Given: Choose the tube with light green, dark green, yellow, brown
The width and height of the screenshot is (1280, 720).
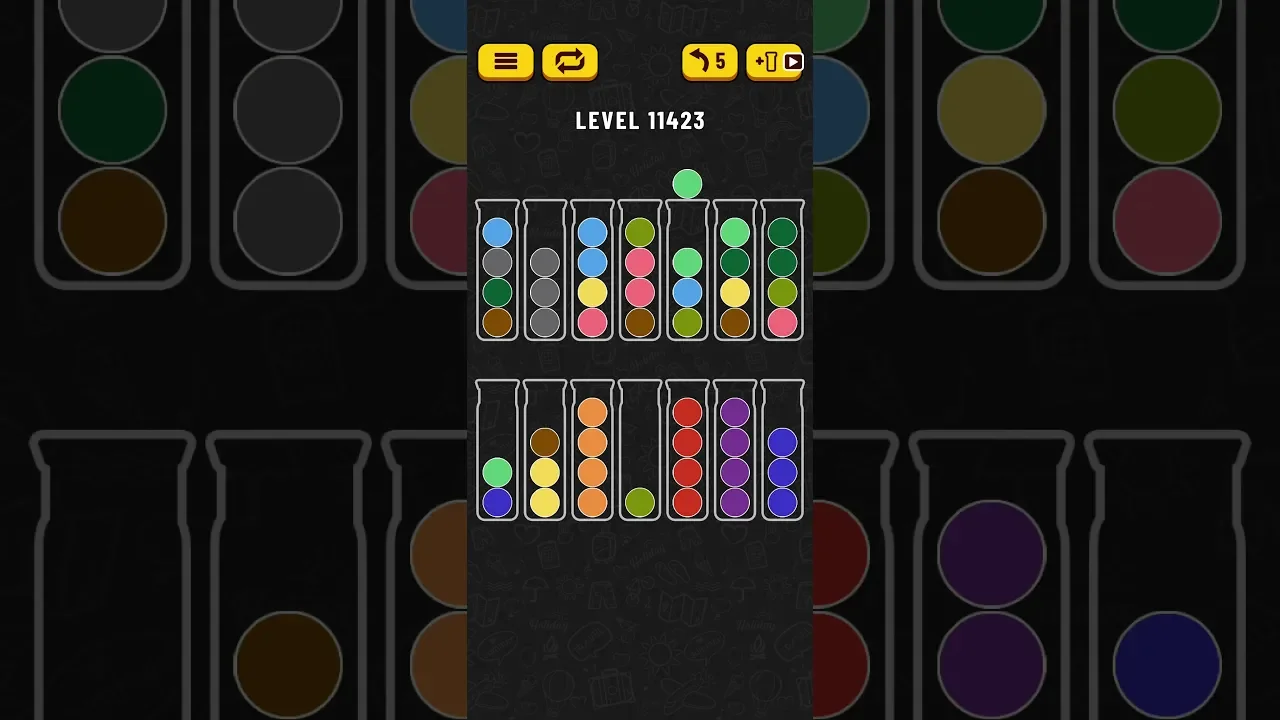Looking at the screenshot, I should click(735, 272).
